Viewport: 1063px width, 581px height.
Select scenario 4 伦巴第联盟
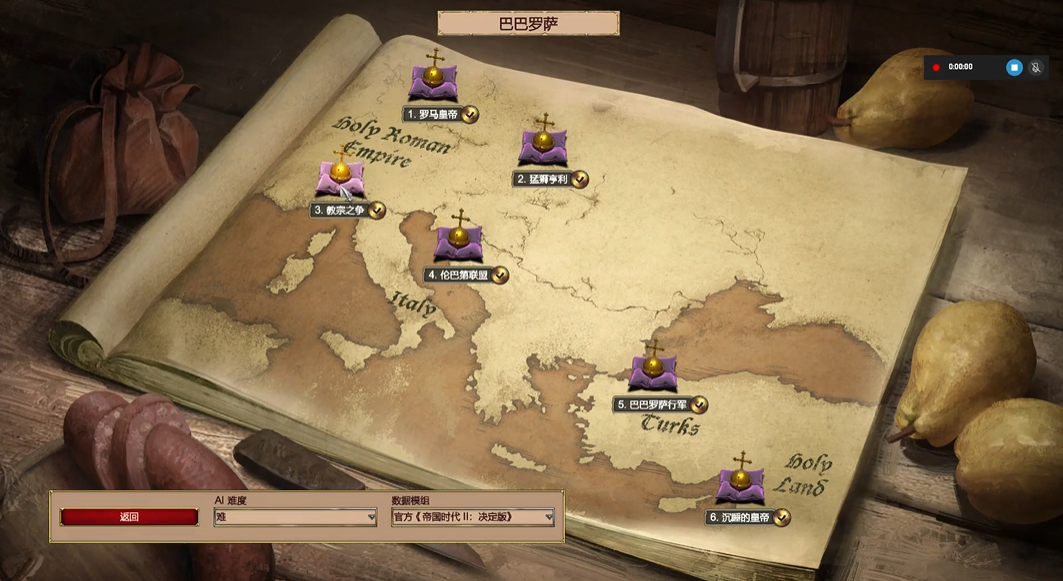tap(459, 243)
